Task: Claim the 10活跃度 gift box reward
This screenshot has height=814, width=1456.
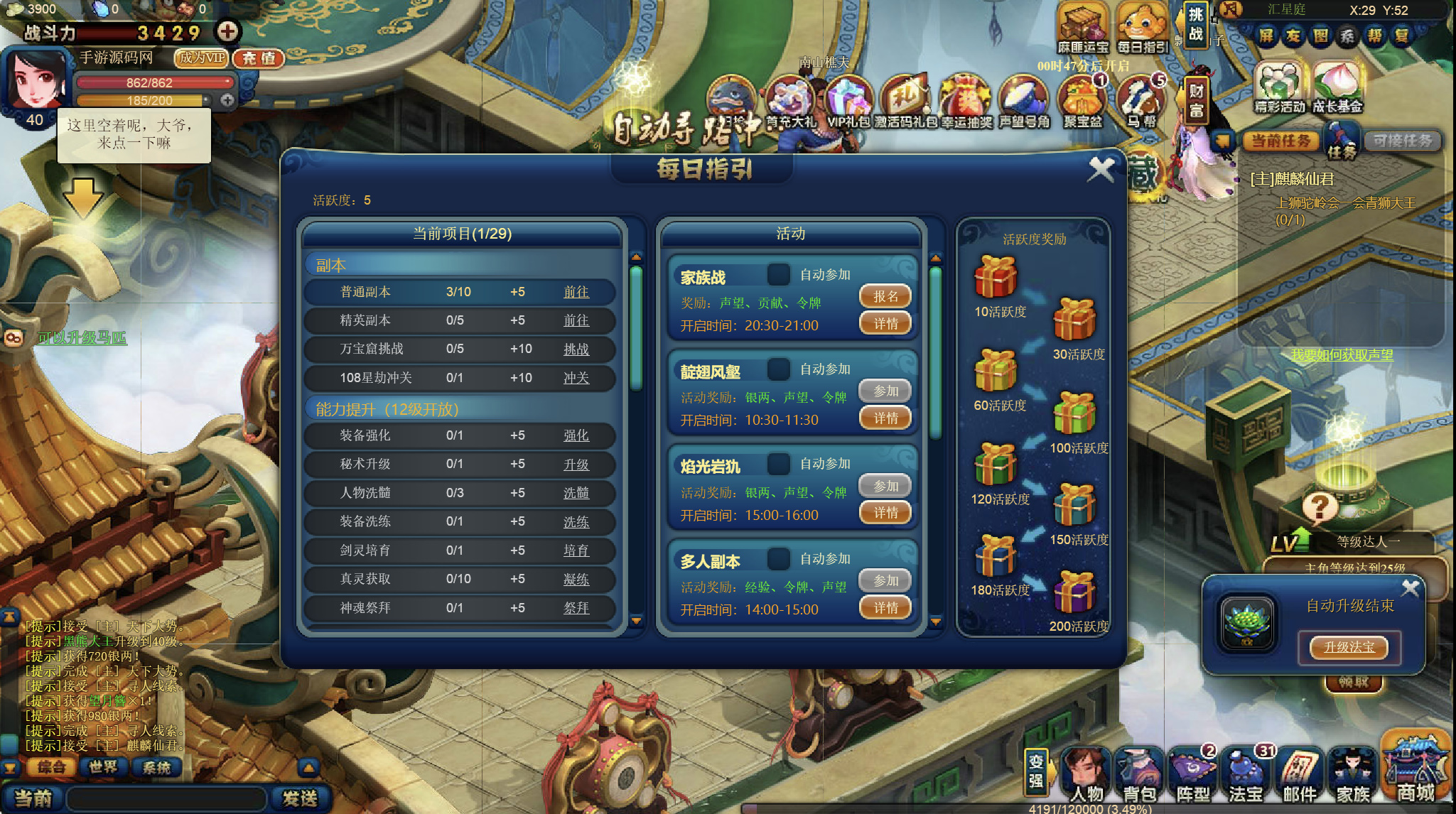Action: [996, 278]
